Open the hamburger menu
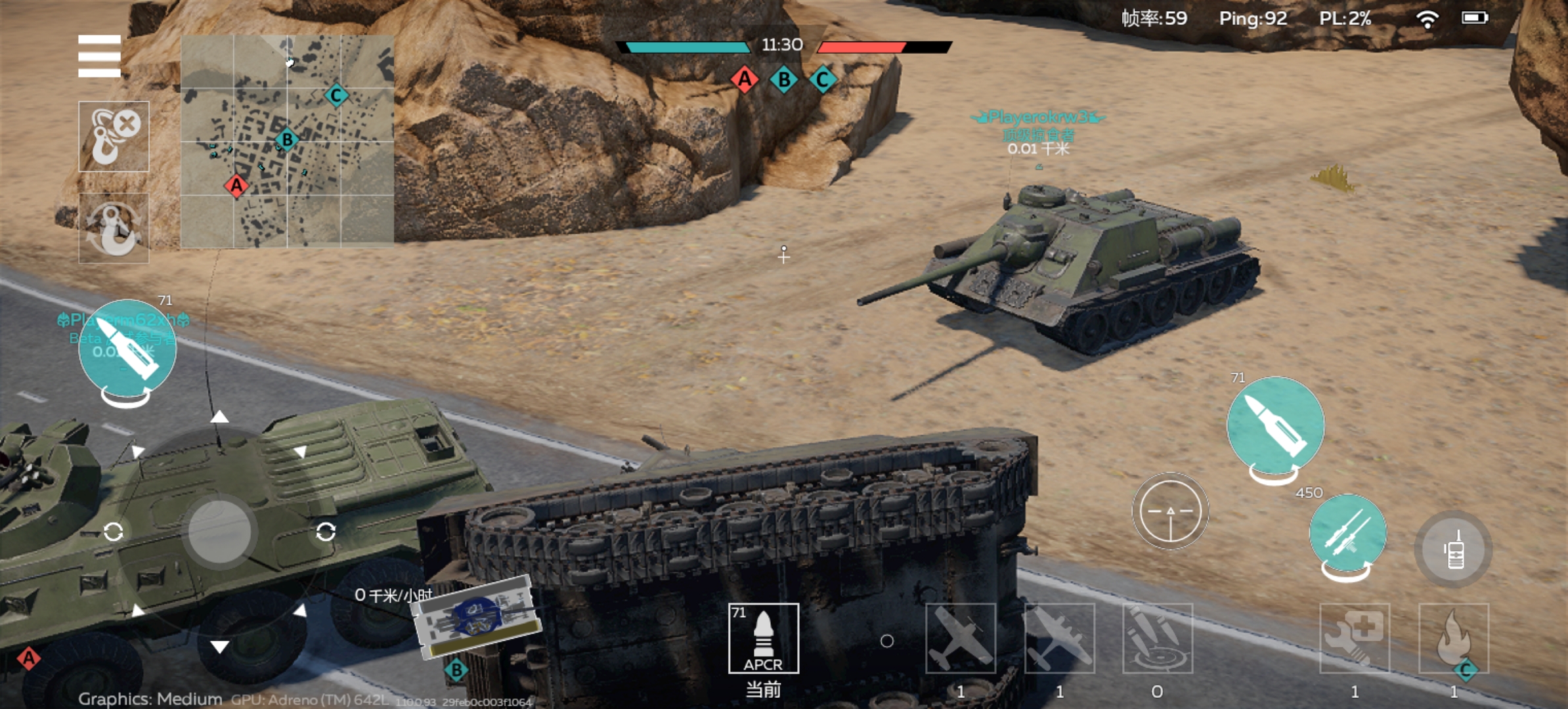Viewport: 1568px width, 709px height. click(99, 56)
